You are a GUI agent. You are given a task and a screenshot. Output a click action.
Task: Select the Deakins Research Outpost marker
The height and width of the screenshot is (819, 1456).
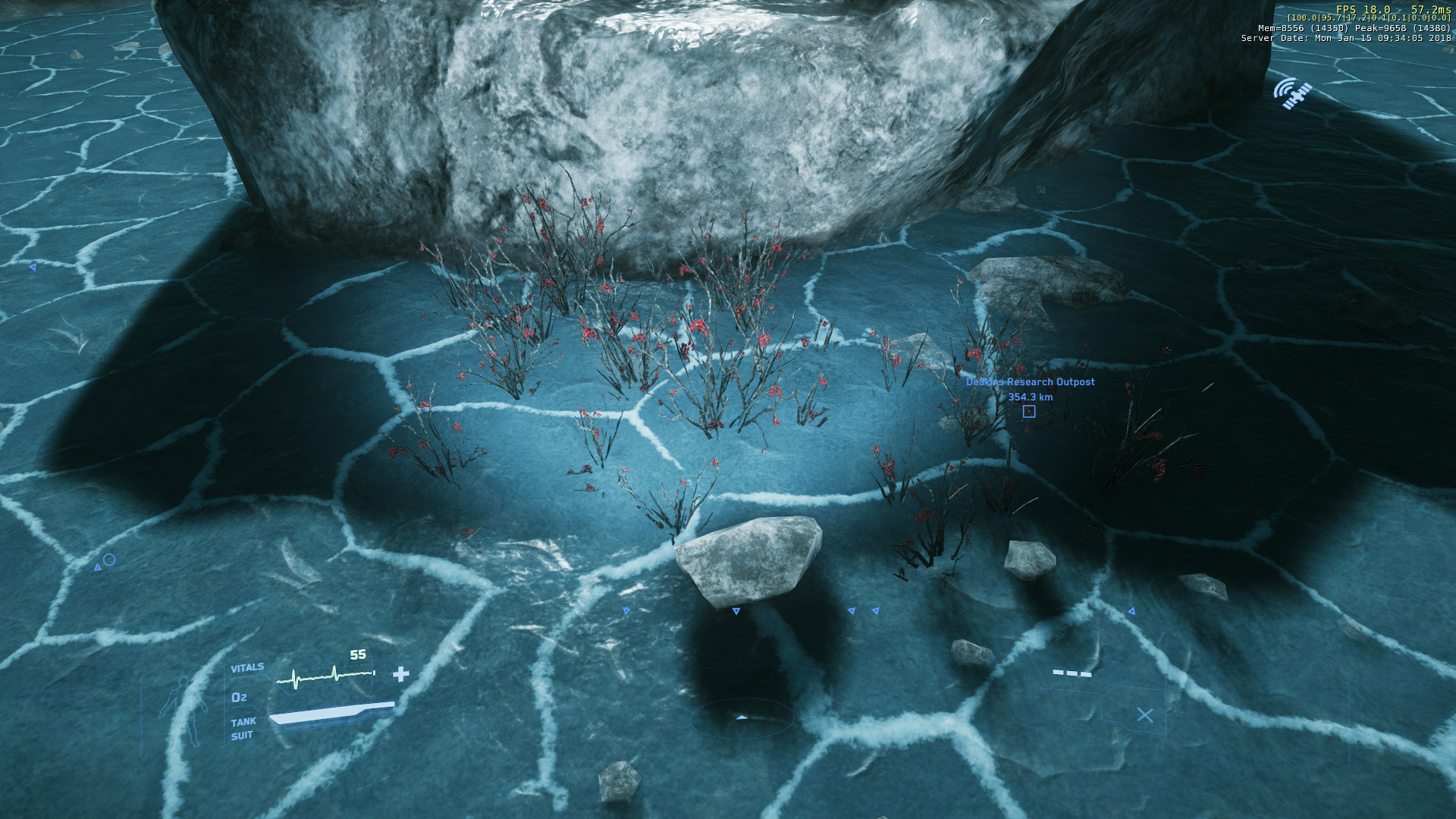click(x=1028, y=411)
